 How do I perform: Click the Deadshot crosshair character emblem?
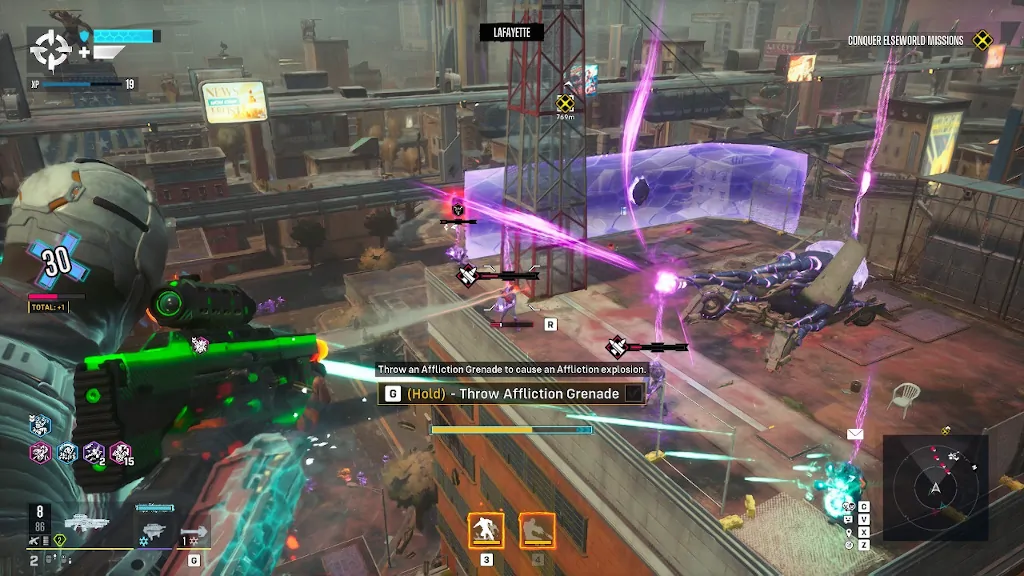coord(48,47)
